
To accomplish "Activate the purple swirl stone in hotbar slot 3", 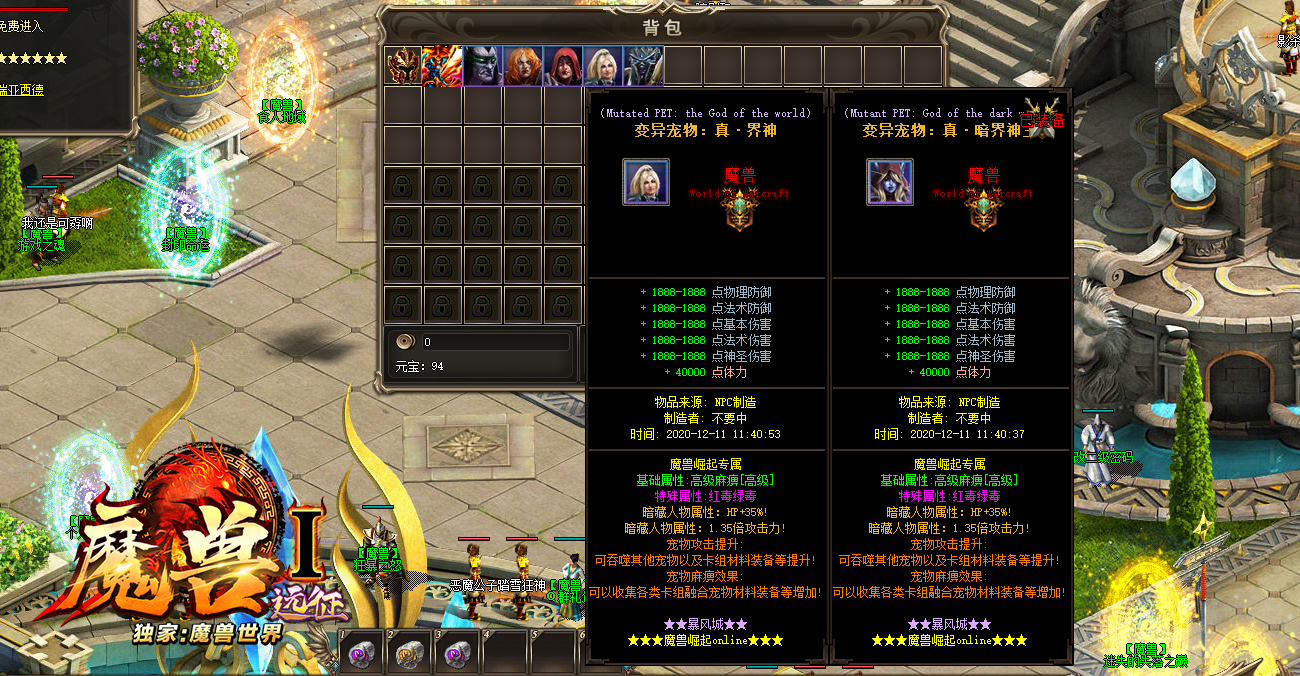I will point(457,654).
